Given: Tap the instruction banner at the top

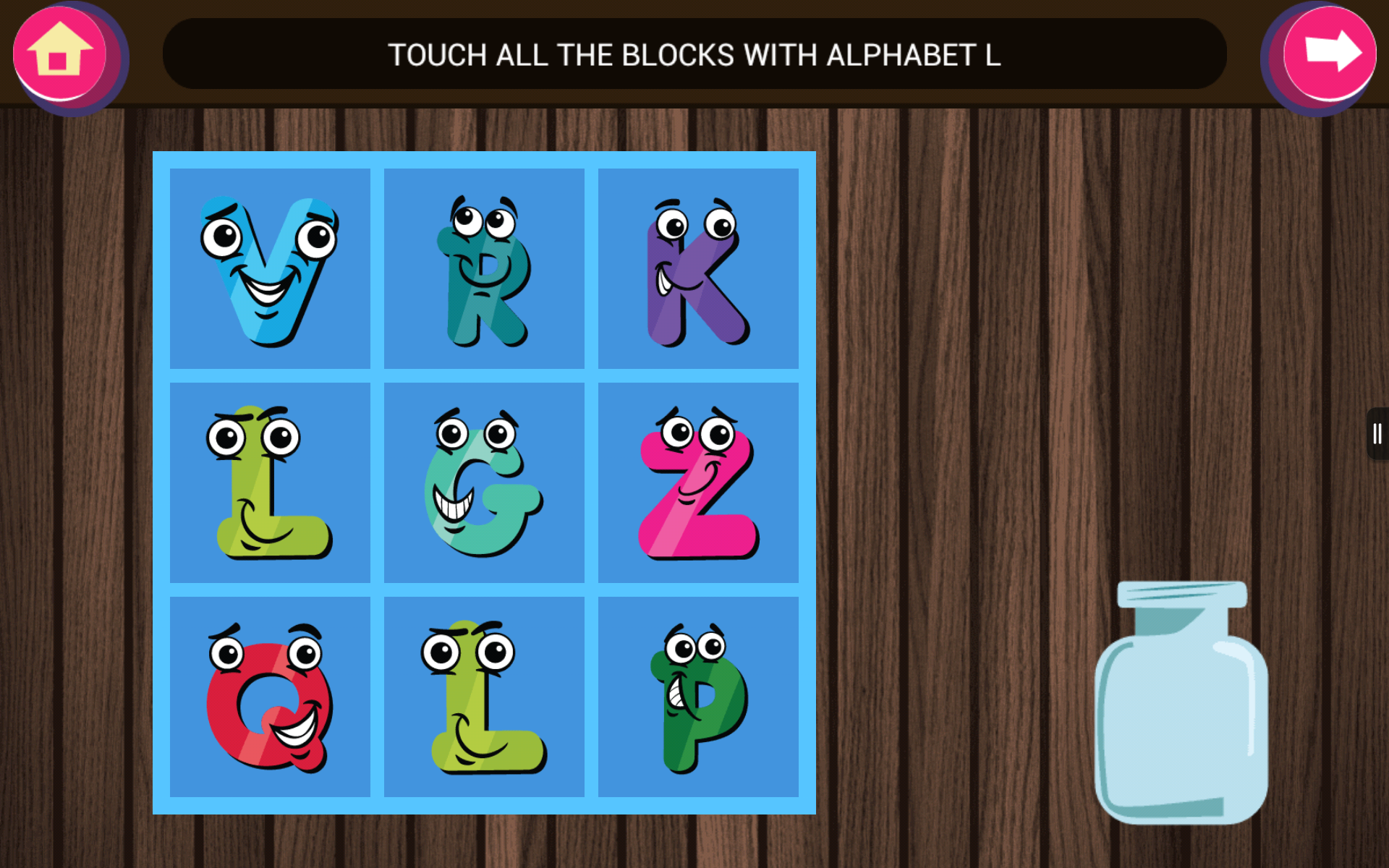Looking at the screenshot, I should coord(694,54).
